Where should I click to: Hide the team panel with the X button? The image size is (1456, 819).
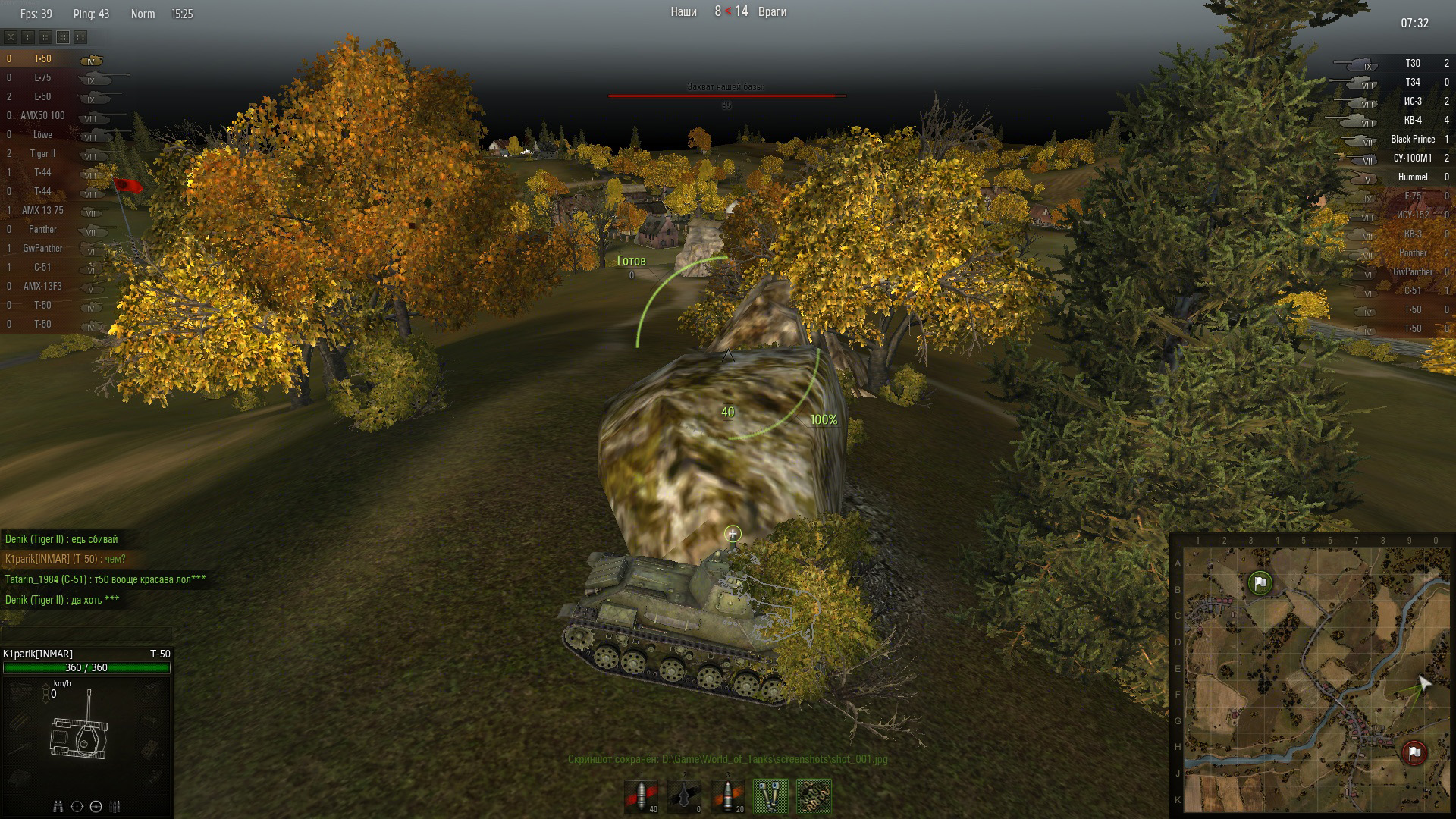click(x=11, y=36)
